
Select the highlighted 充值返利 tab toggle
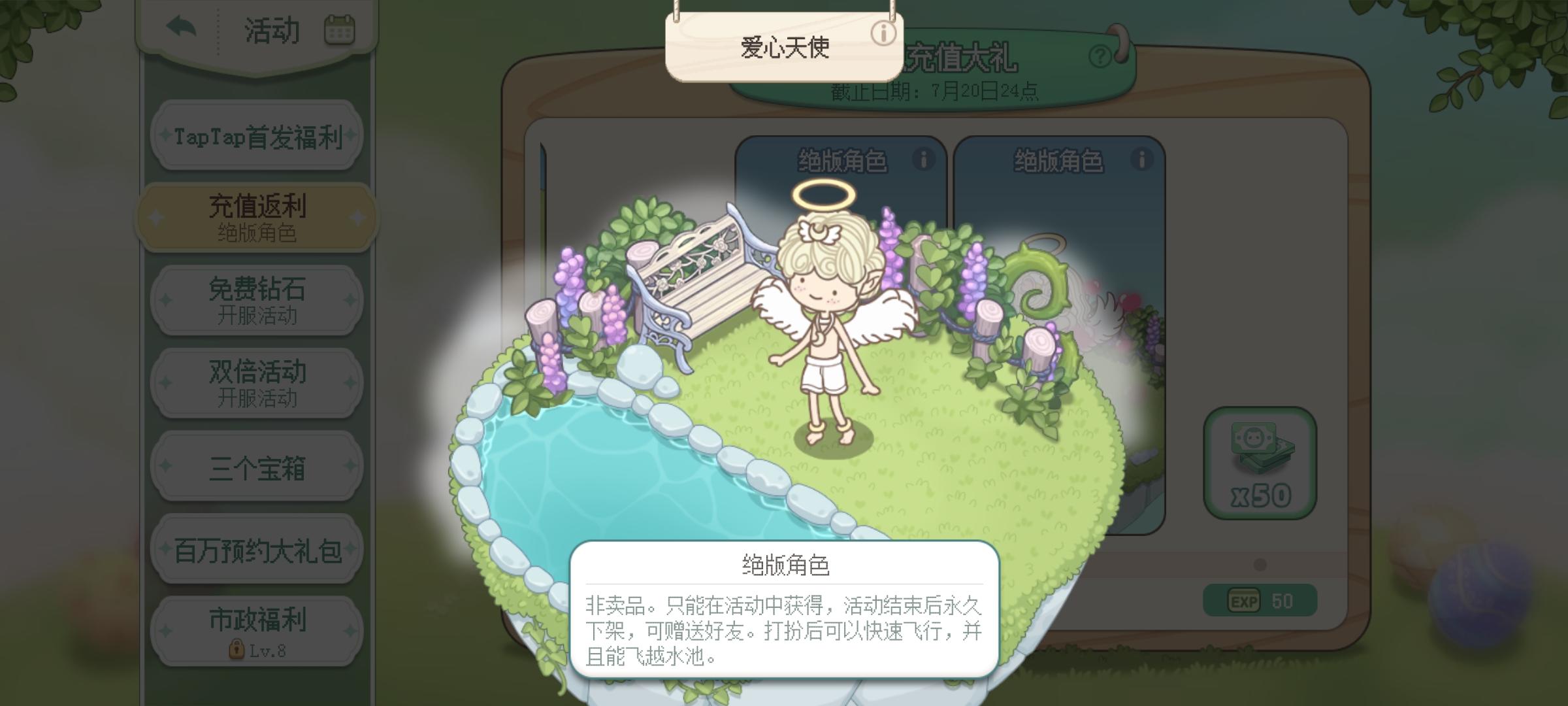[x=257, y=216]
